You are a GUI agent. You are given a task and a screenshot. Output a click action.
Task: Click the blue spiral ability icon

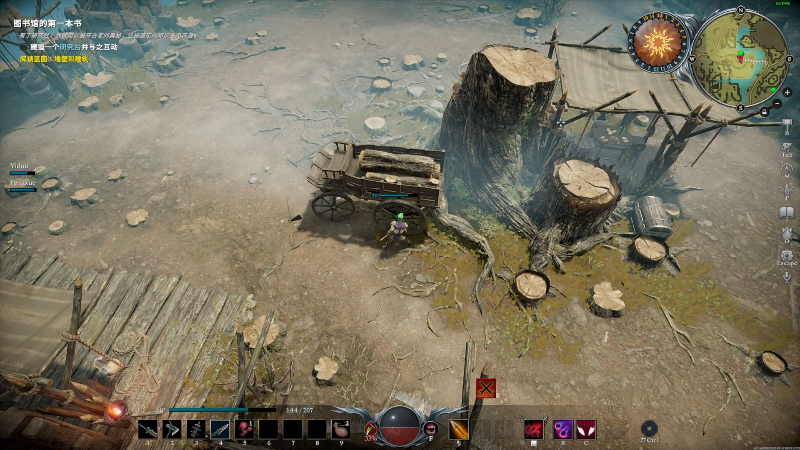click(x=650, y=428)
